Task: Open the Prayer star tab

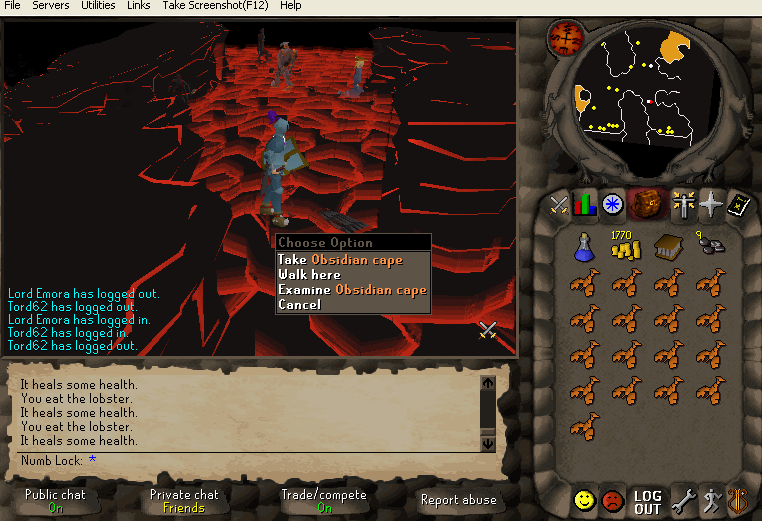Action: click(711, 204)
